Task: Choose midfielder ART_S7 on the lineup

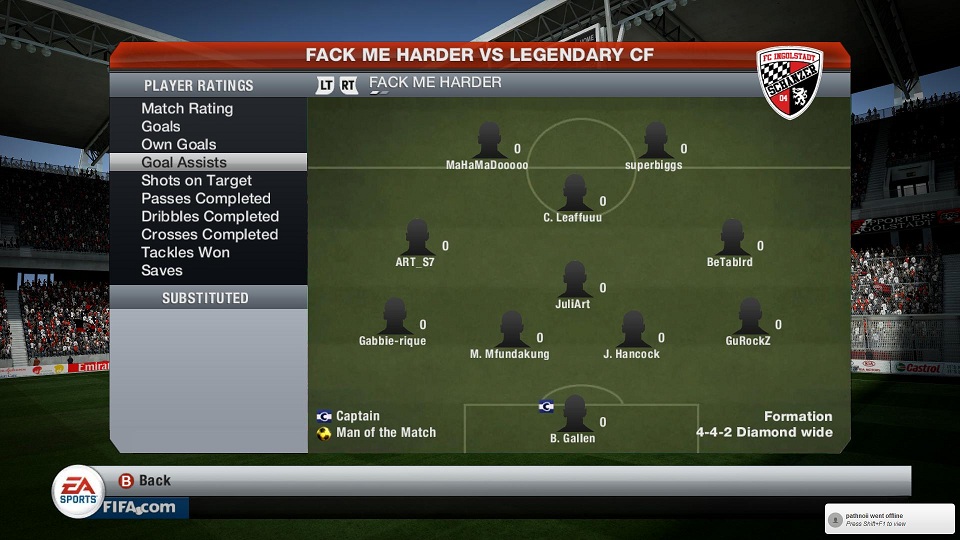Action: click(x=417, y=238)
